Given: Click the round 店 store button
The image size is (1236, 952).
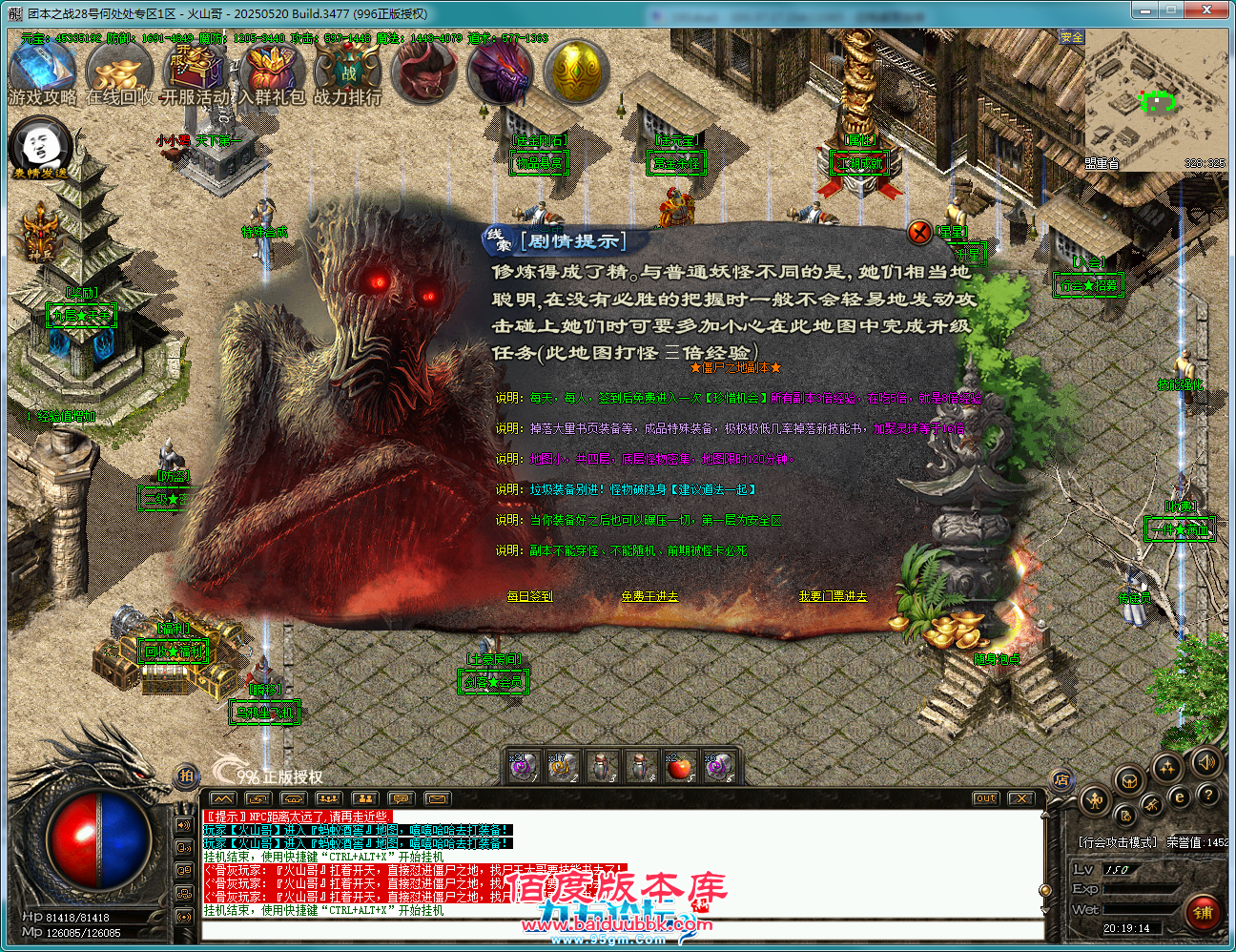Looking at the screenshot, I should pos(1061,780).
